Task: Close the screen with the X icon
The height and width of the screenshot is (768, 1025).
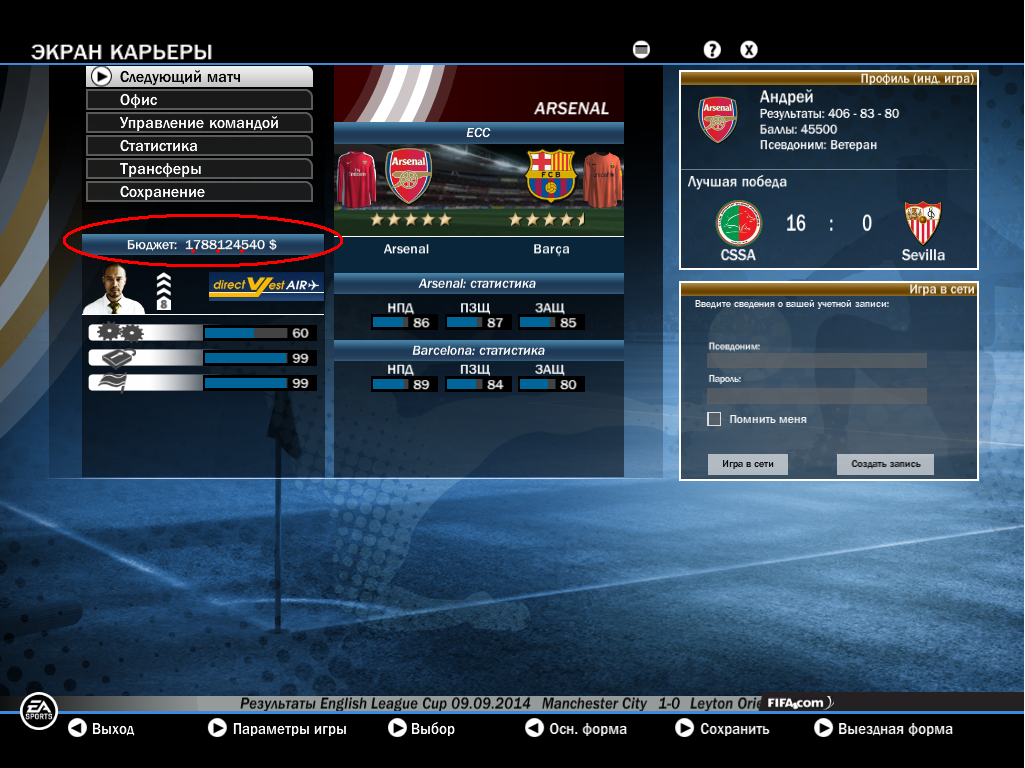Action: pos(748,49)
